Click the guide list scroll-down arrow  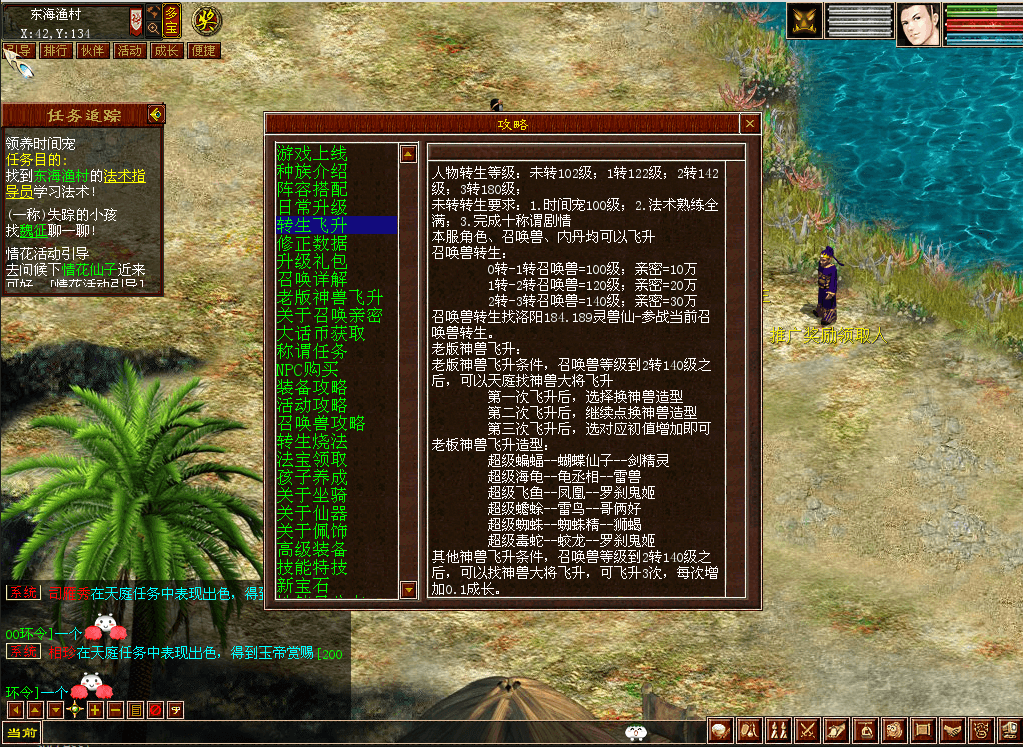[408, 590]
